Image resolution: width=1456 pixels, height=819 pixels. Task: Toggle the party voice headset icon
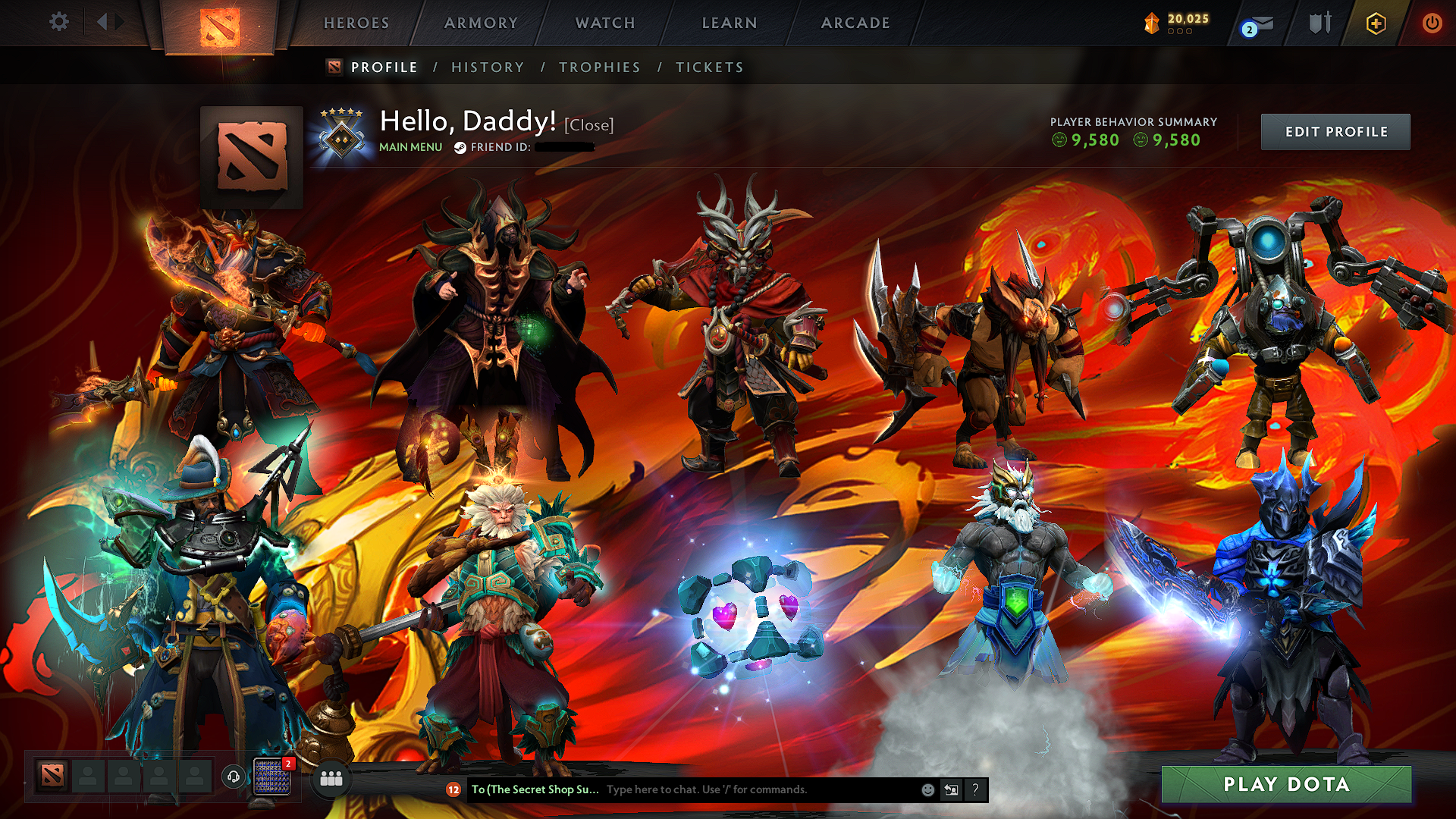pyautogui.click(x=234, y=777)
